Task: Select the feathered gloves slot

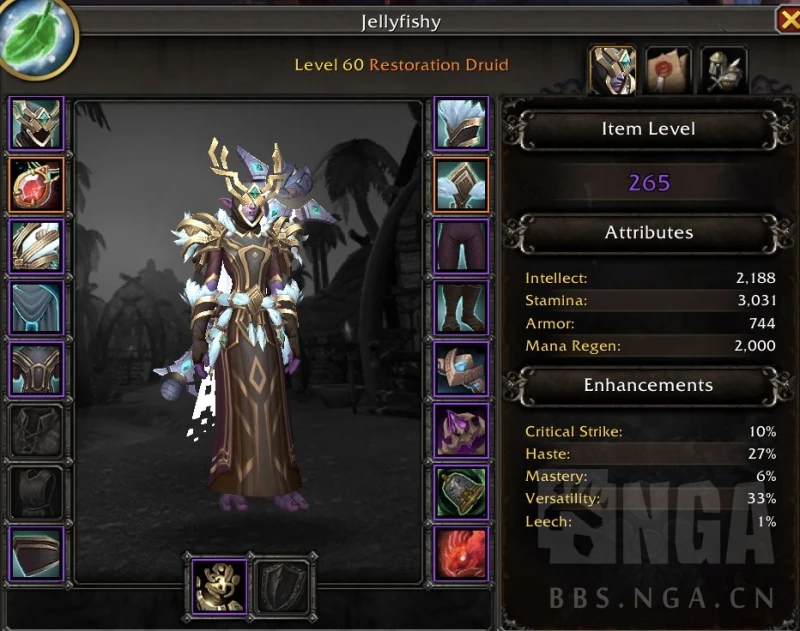Action: click(x=461, y=123)
